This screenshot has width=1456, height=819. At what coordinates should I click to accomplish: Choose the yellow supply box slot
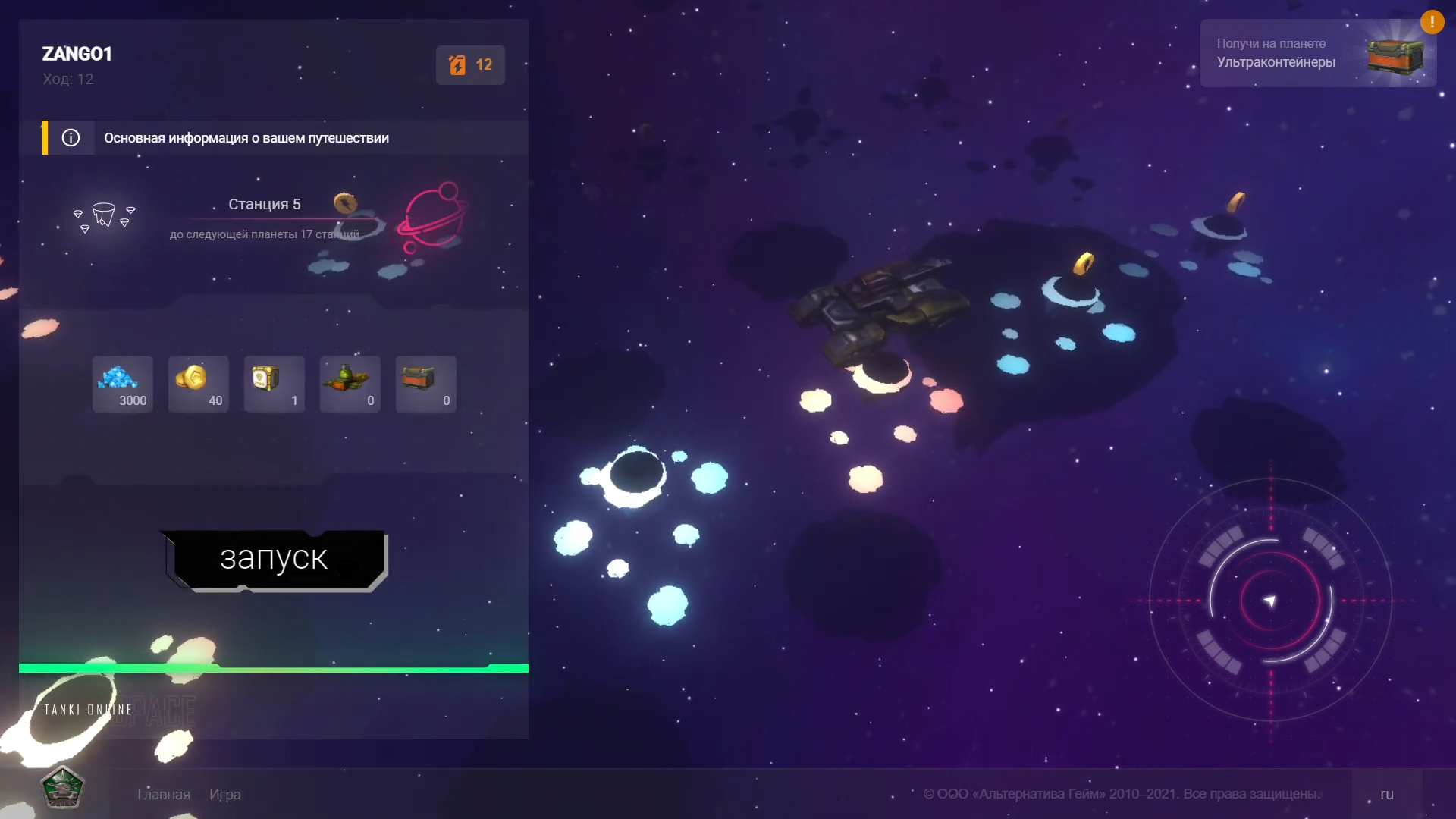point(275,384)
